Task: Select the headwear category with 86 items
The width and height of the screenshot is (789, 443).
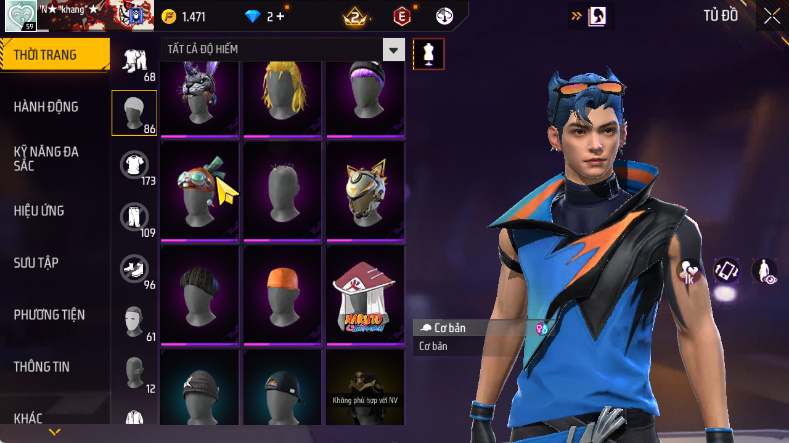Action: click(133, 114)
